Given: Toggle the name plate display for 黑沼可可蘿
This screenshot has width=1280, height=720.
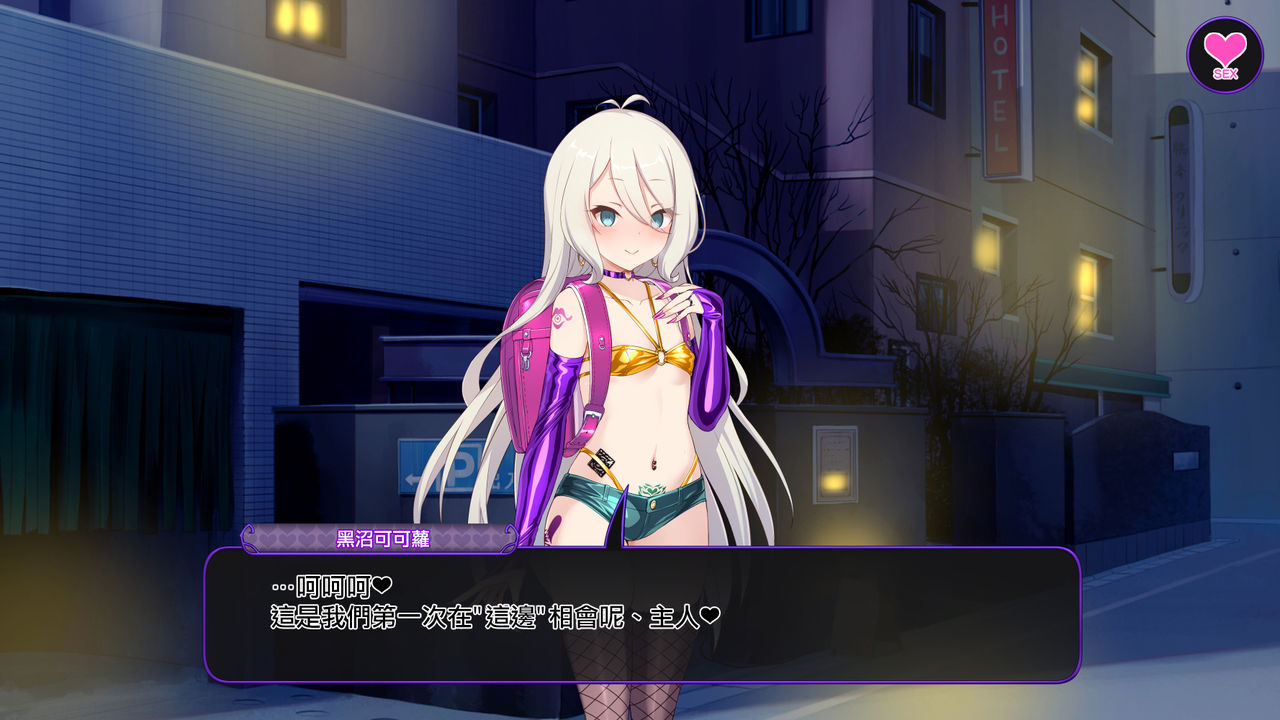Looking at the screenshot, I should (x=385, y=537).
